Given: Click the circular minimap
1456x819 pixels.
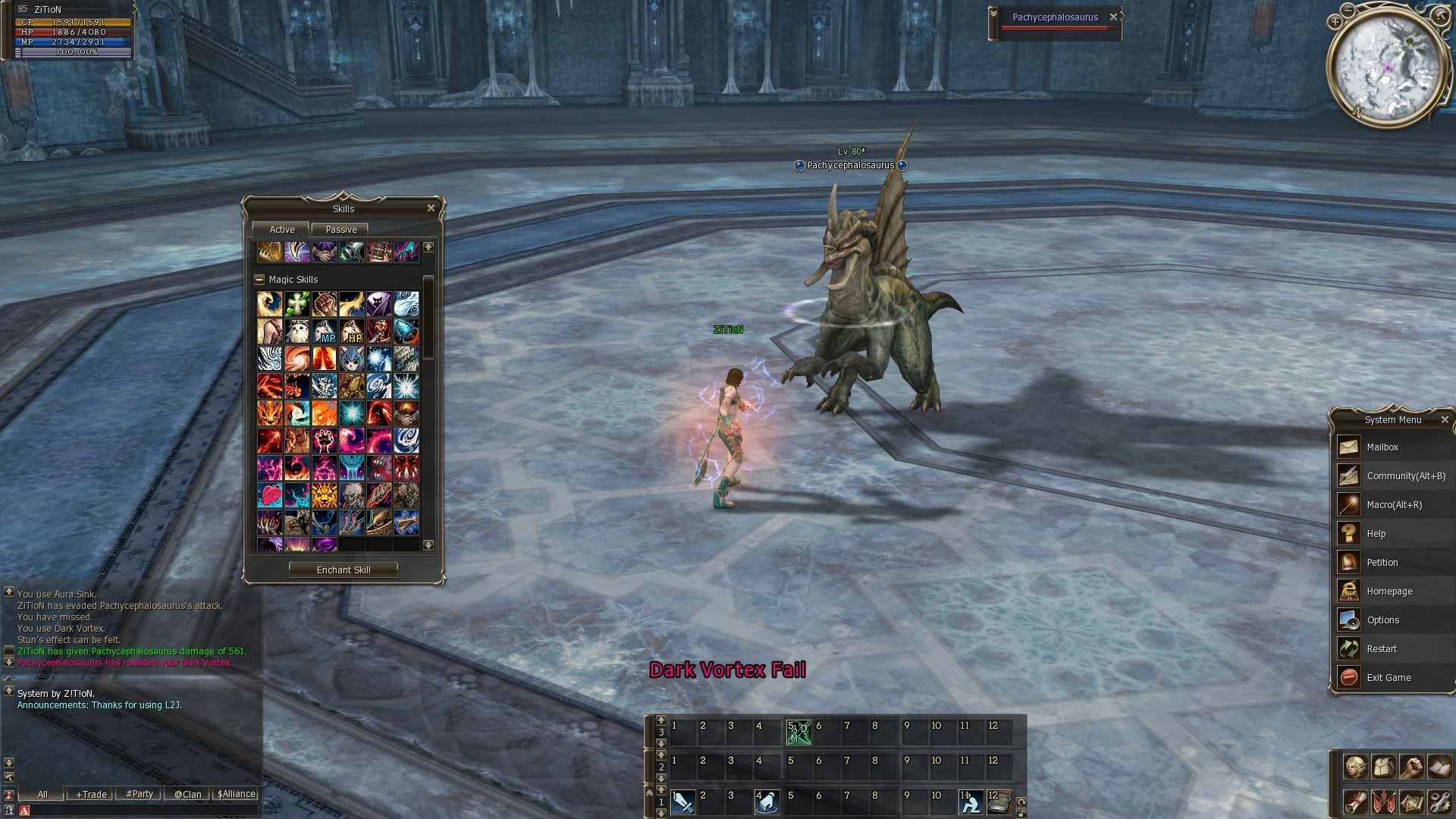Looking at the screenshot, I should click(1388, 67).
